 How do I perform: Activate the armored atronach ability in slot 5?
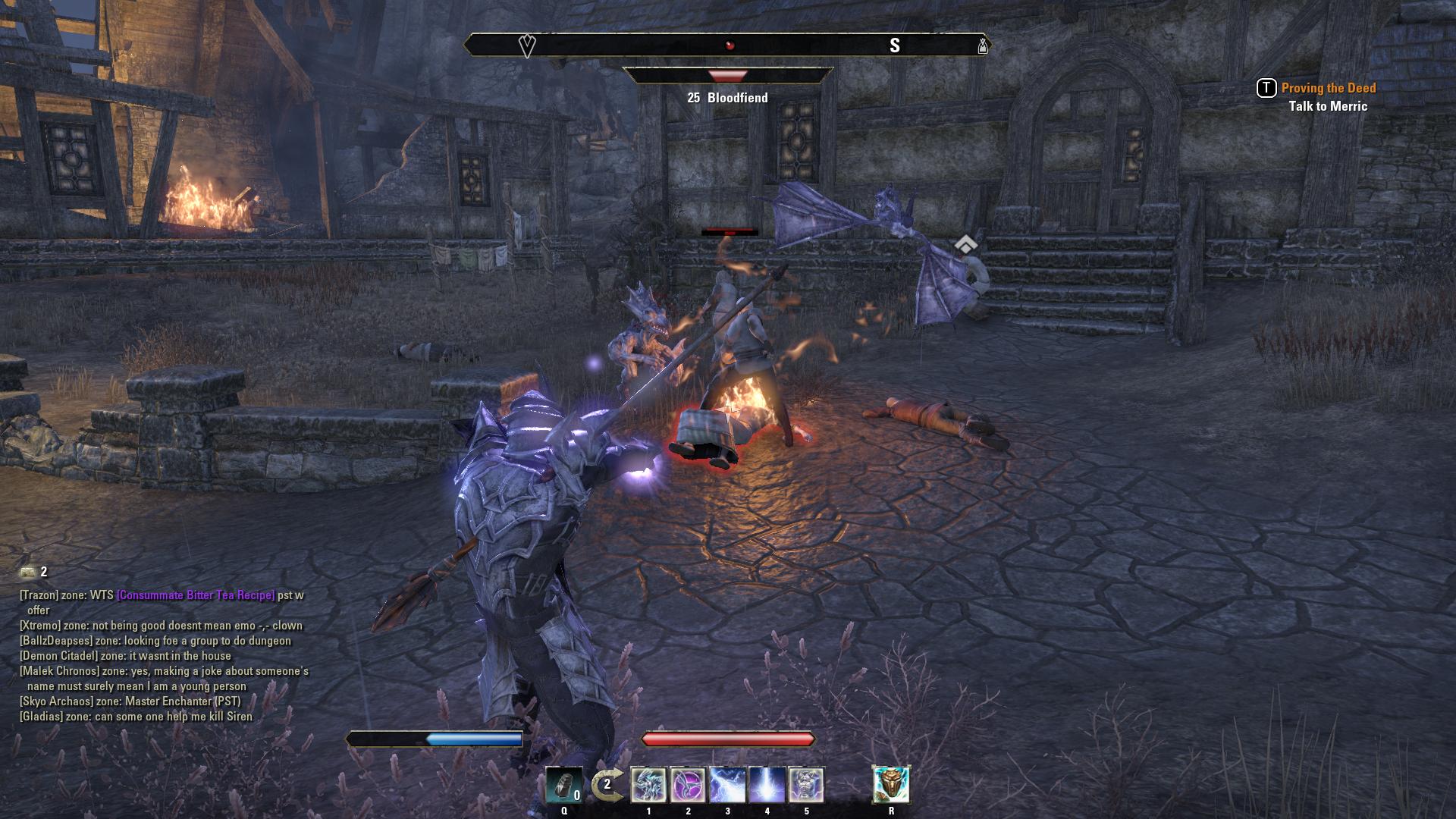click(x=806, y=785)
